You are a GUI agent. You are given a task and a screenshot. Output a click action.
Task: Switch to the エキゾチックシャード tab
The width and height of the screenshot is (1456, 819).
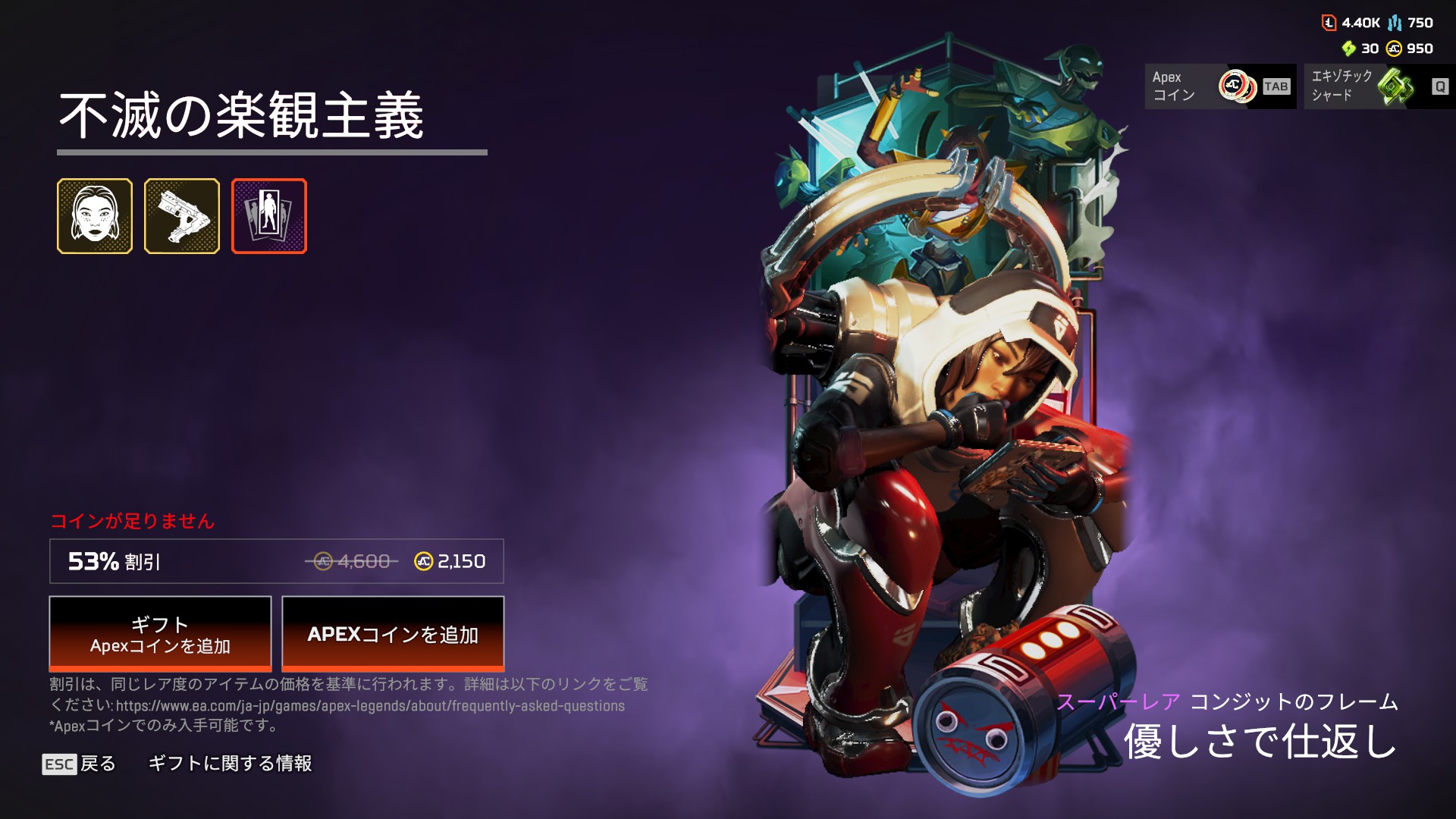click(x=1379, y=86)
